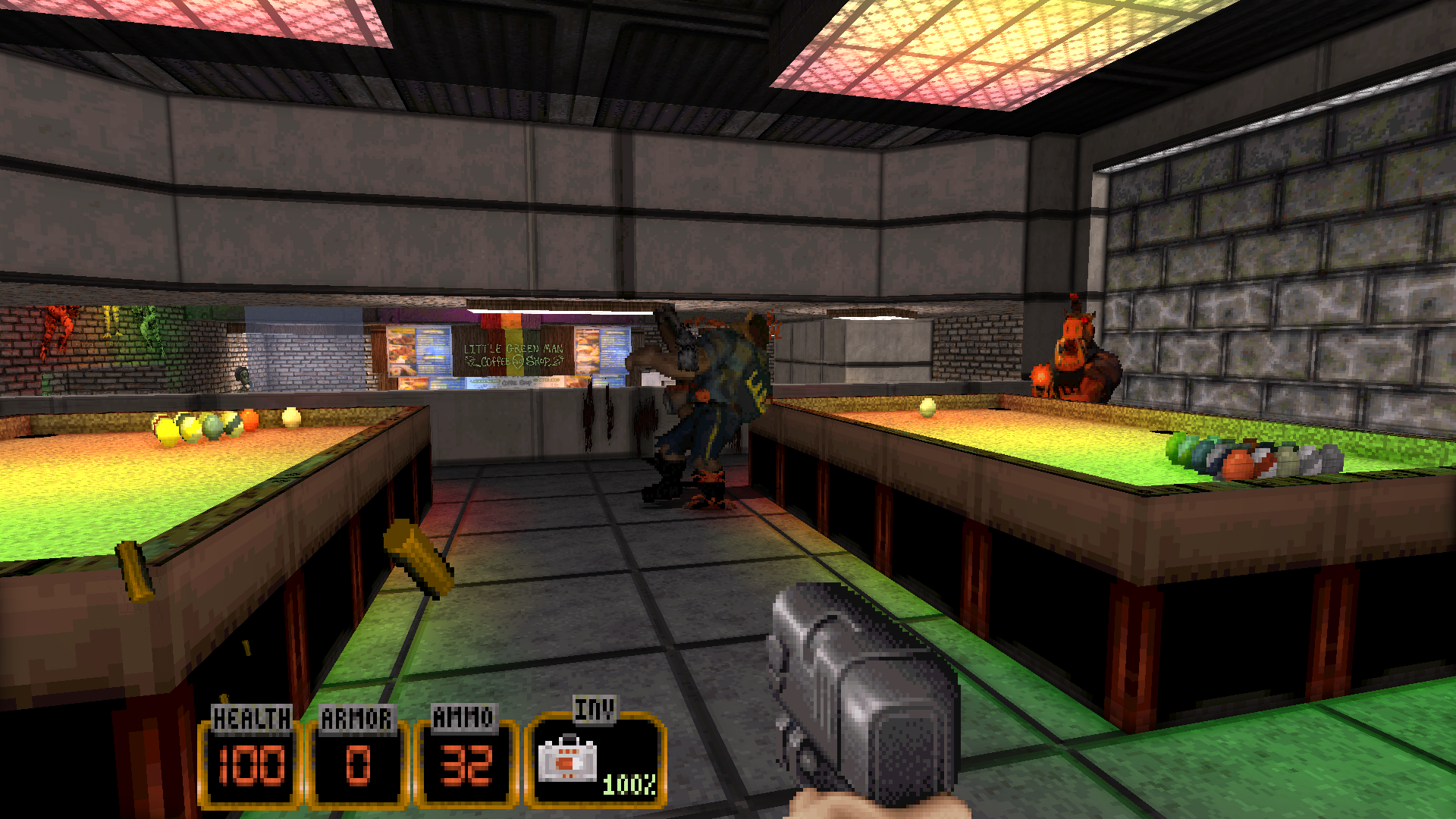
Task: Select the medkit item in the inventory box
Action: point(567,759)
